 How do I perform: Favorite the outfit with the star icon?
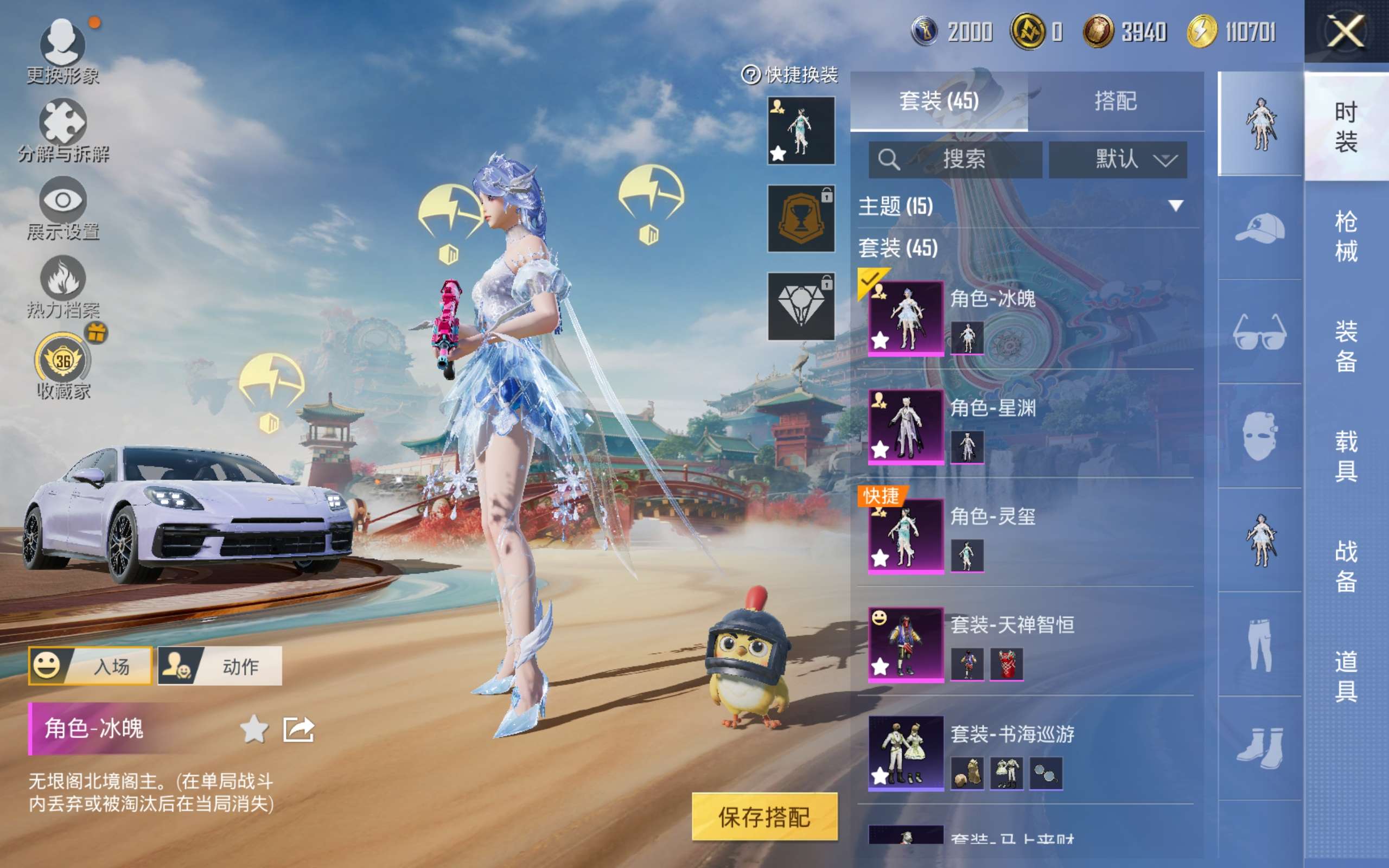tap(254, 729)
